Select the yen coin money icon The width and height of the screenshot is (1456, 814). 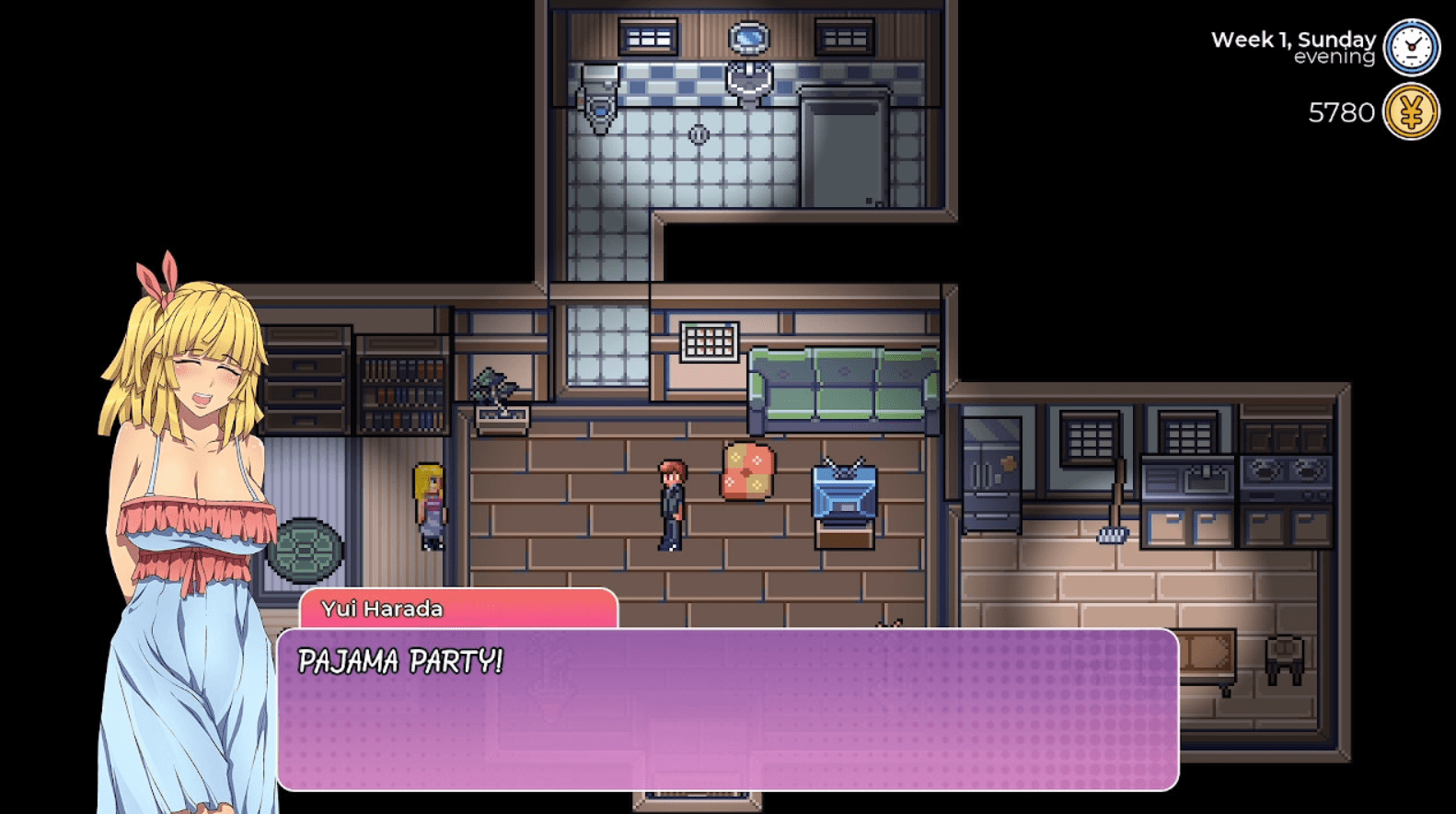point(1412,112)
